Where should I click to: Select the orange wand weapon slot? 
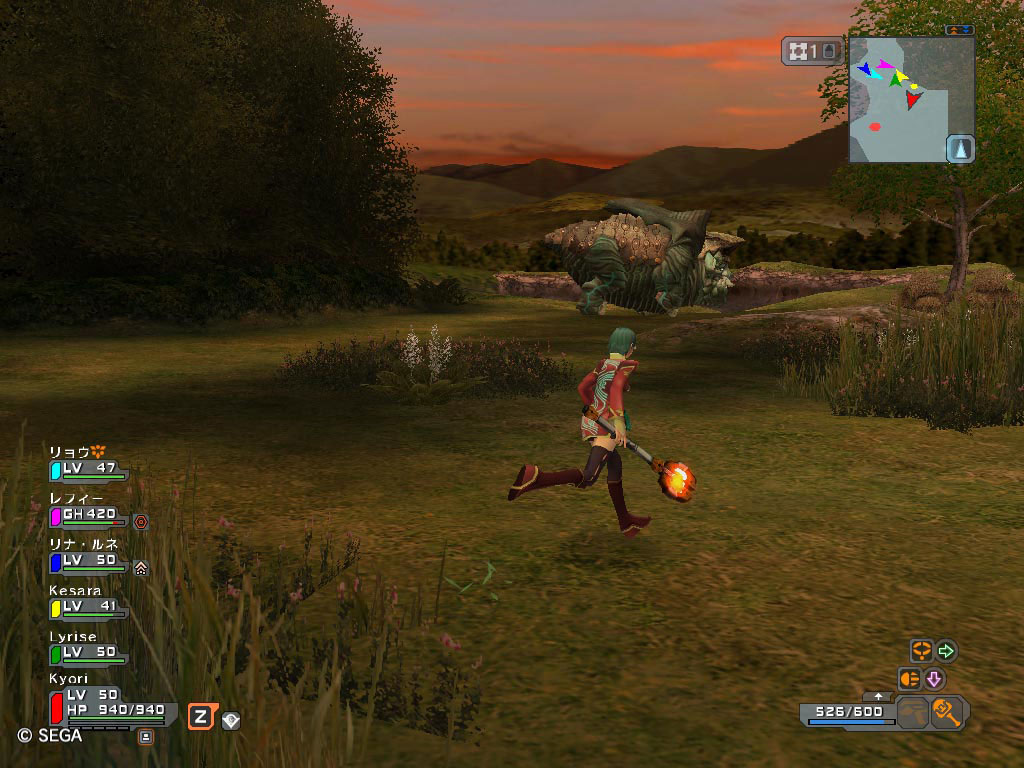(x=947, y=713)
